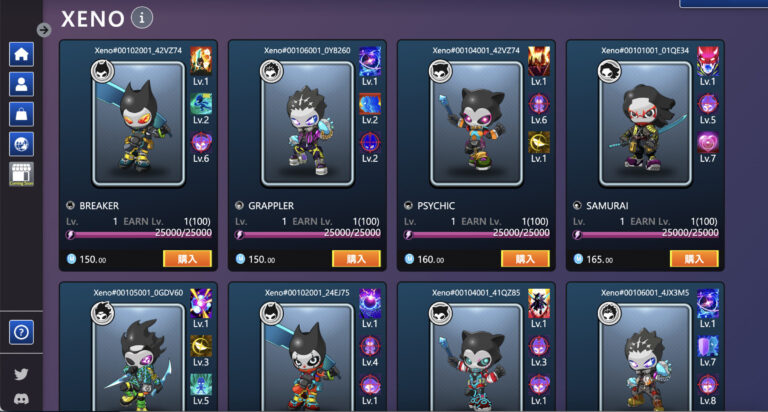
Task: Show XENO info via the i icon
Action: coord(142,18)
